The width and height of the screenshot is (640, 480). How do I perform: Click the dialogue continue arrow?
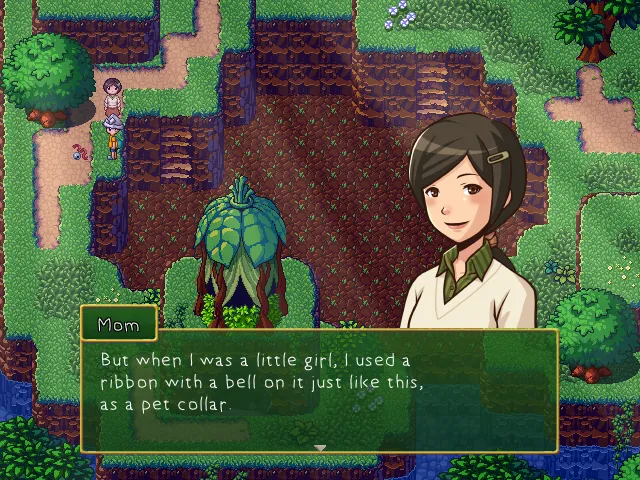[320, 447]
